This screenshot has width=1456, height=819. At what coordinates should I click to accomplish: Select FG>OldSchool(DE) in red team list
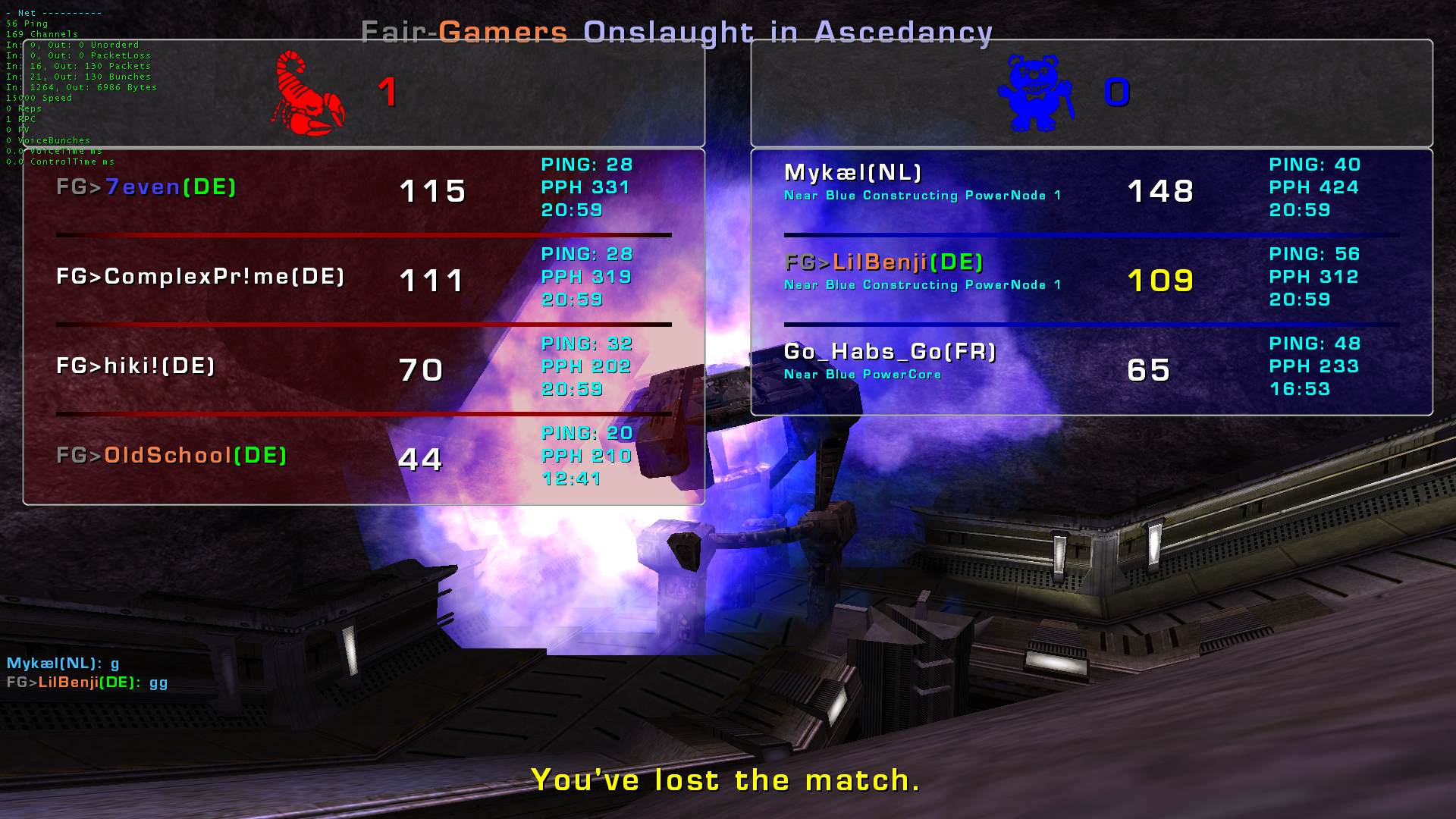[171, 456]
